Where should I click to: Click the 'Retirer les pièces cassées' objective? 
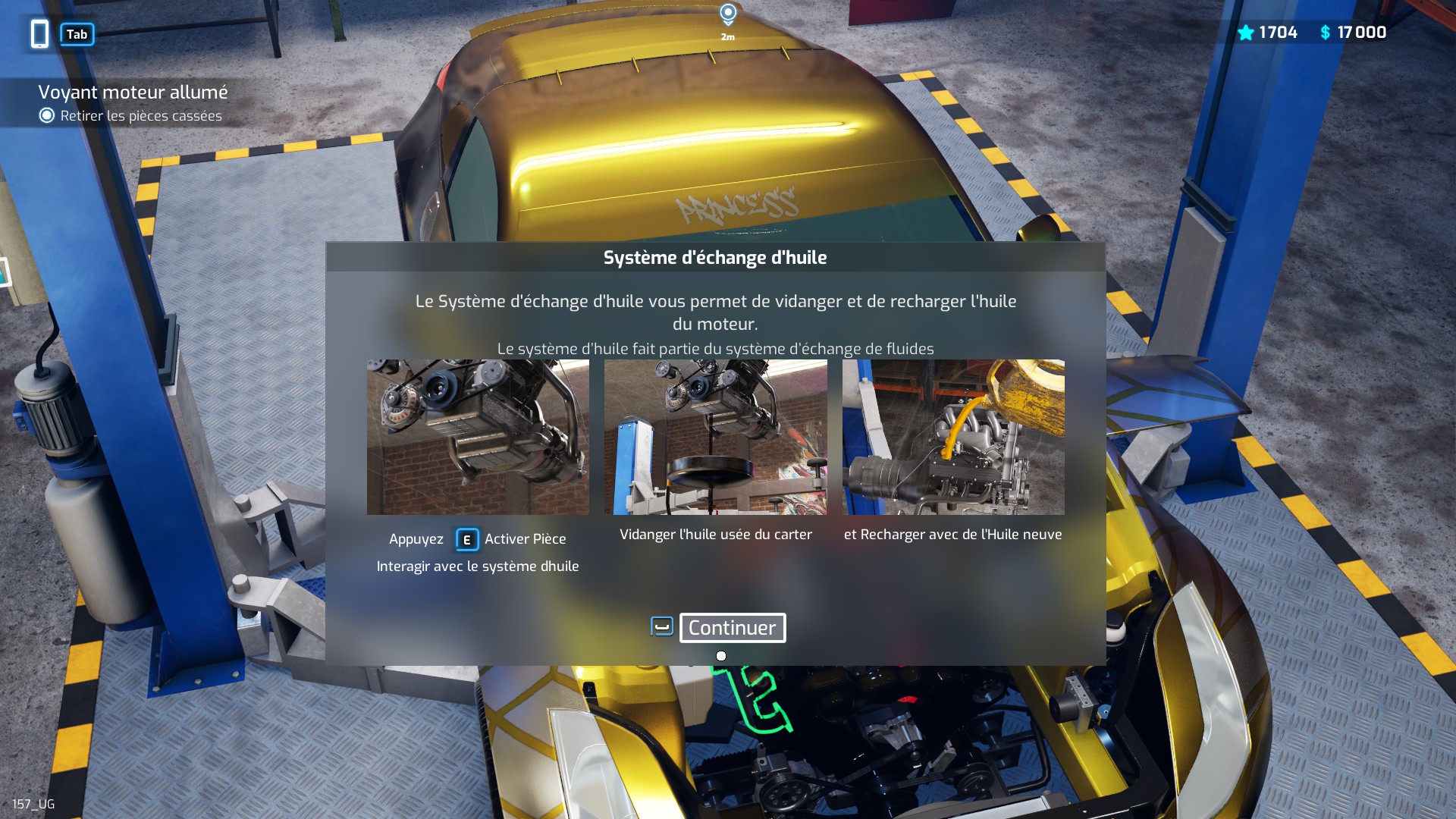(141, 116)
